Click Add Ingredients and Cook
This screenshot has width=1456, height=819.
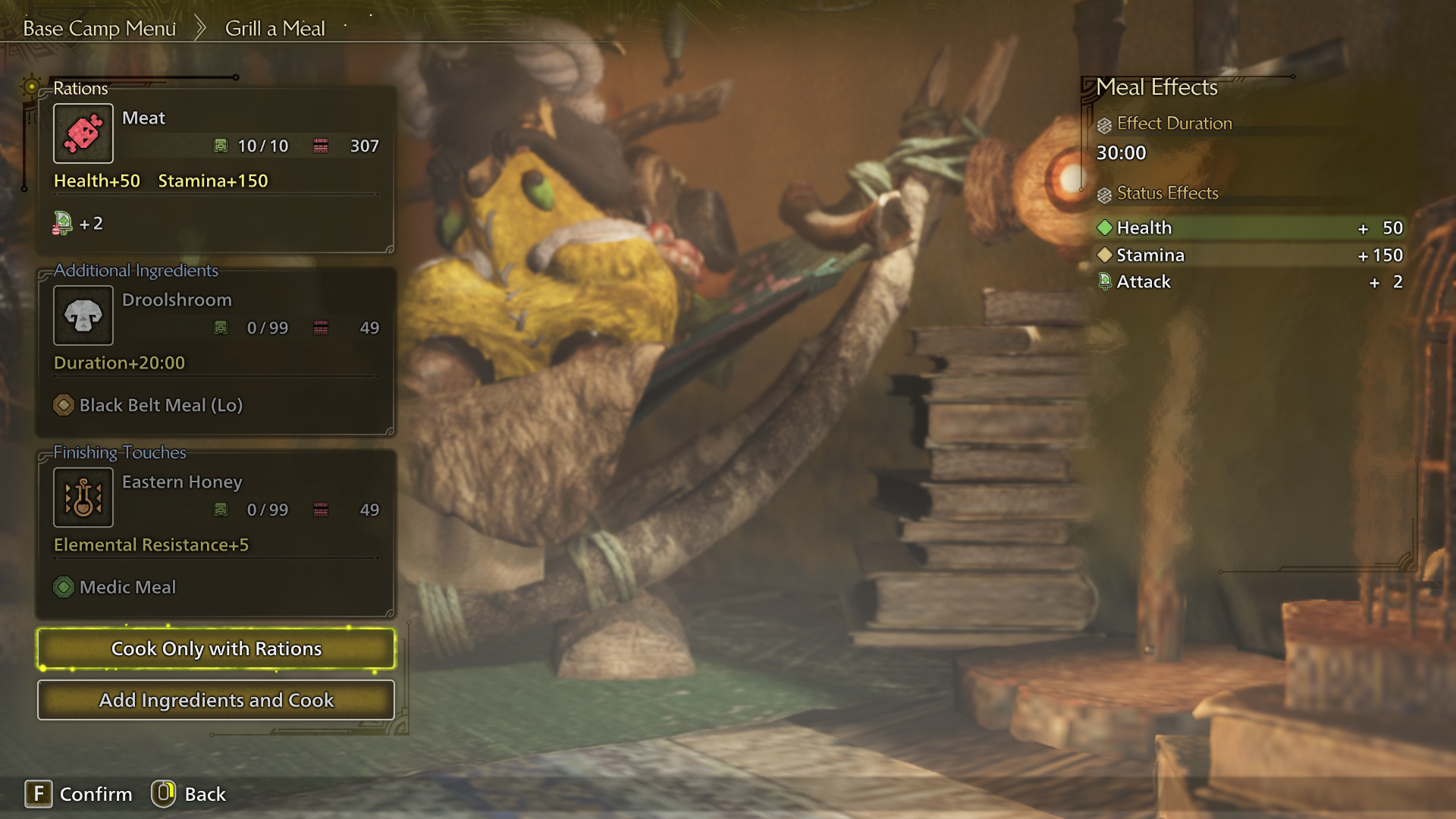tap(215, 700)
